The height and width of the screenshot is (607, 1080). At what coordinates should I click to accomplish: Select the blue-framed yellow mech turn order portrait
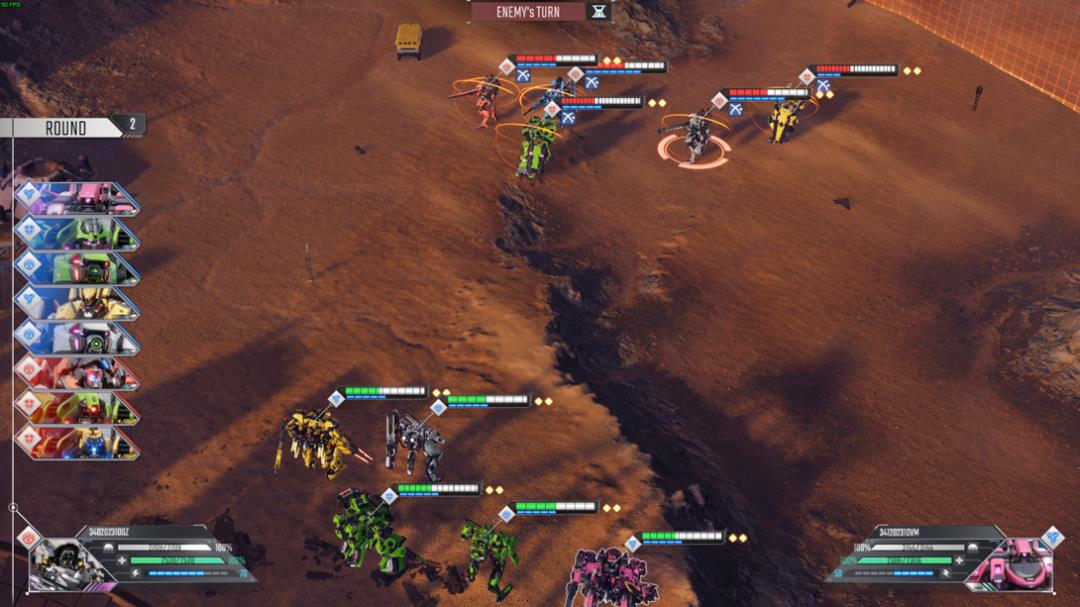[78, 302]
